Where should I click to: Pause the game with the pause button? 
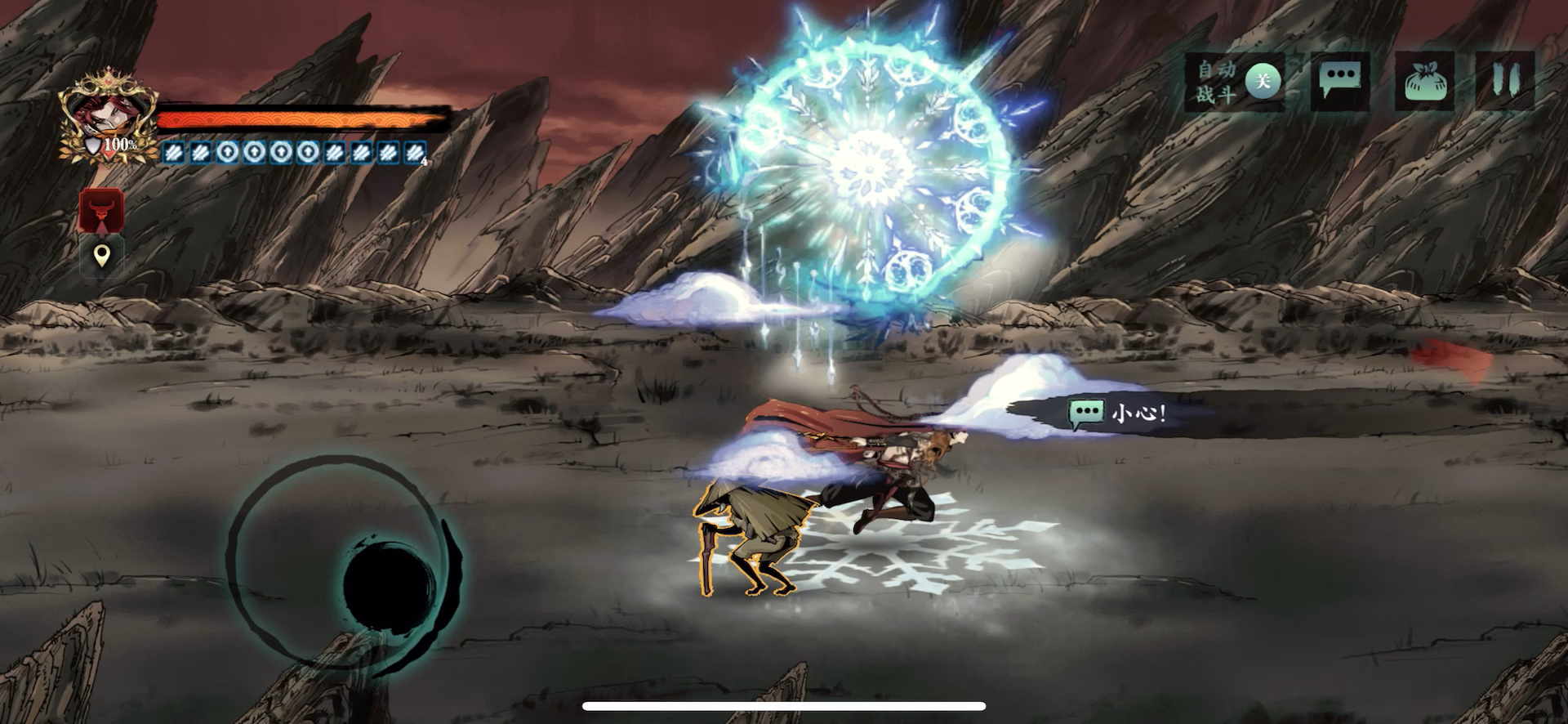point(1504,80)
